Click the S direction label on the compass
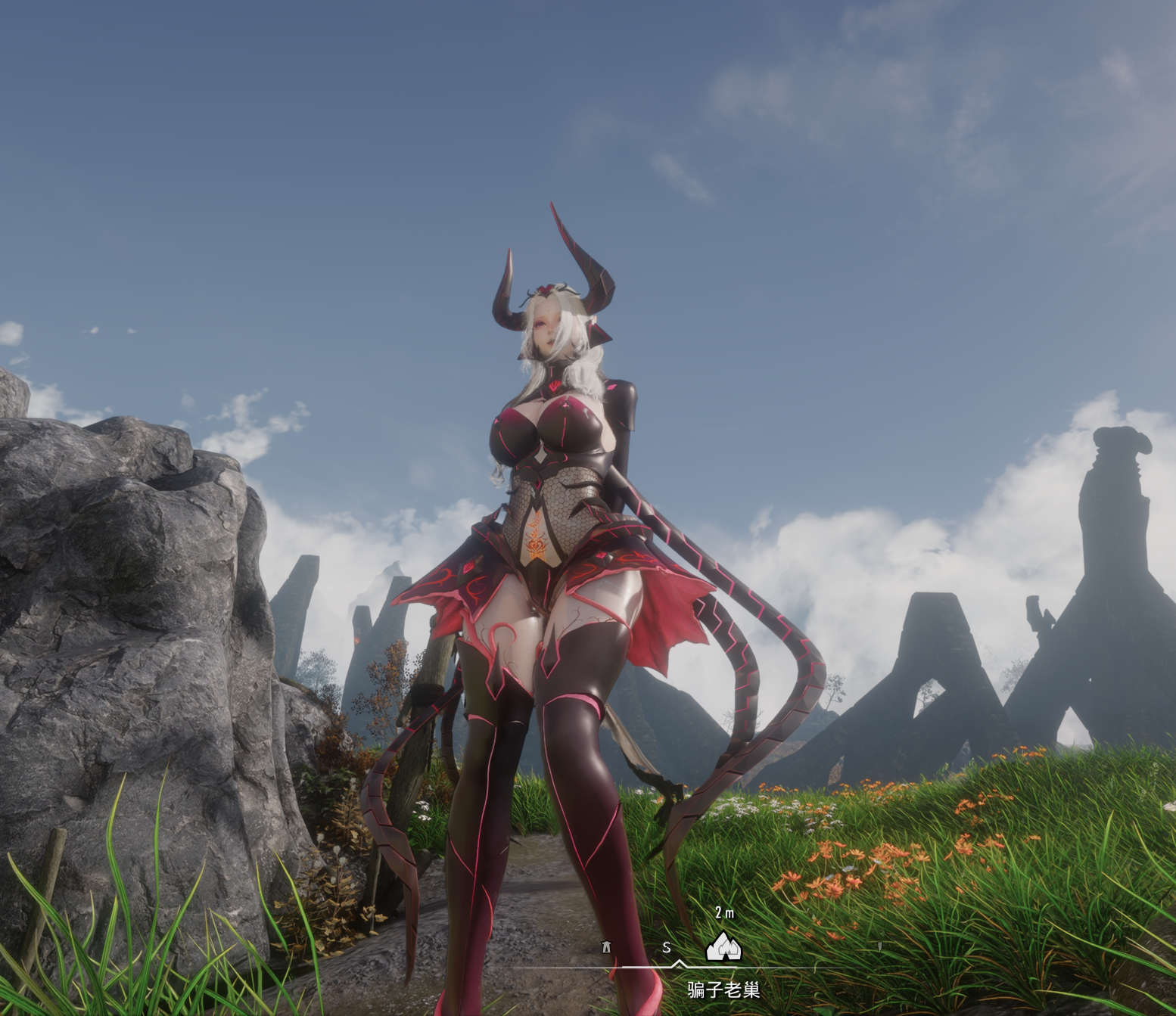 [666, 948]
